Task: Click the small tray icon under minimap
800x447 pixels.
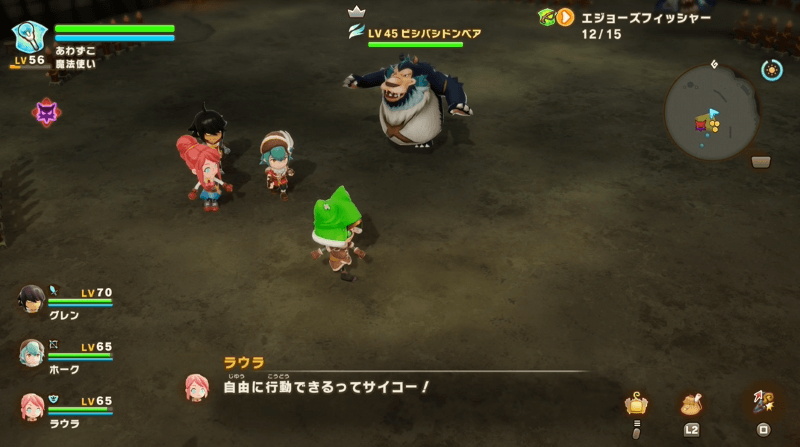Action: [x=761, y=162]
